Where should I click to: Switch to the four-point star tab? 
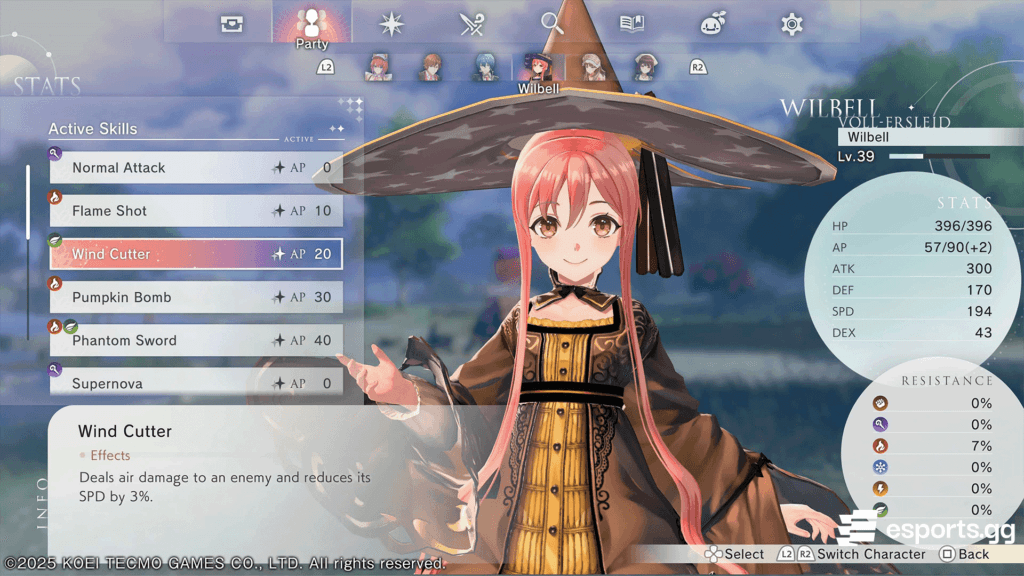[x=391, y=24]
